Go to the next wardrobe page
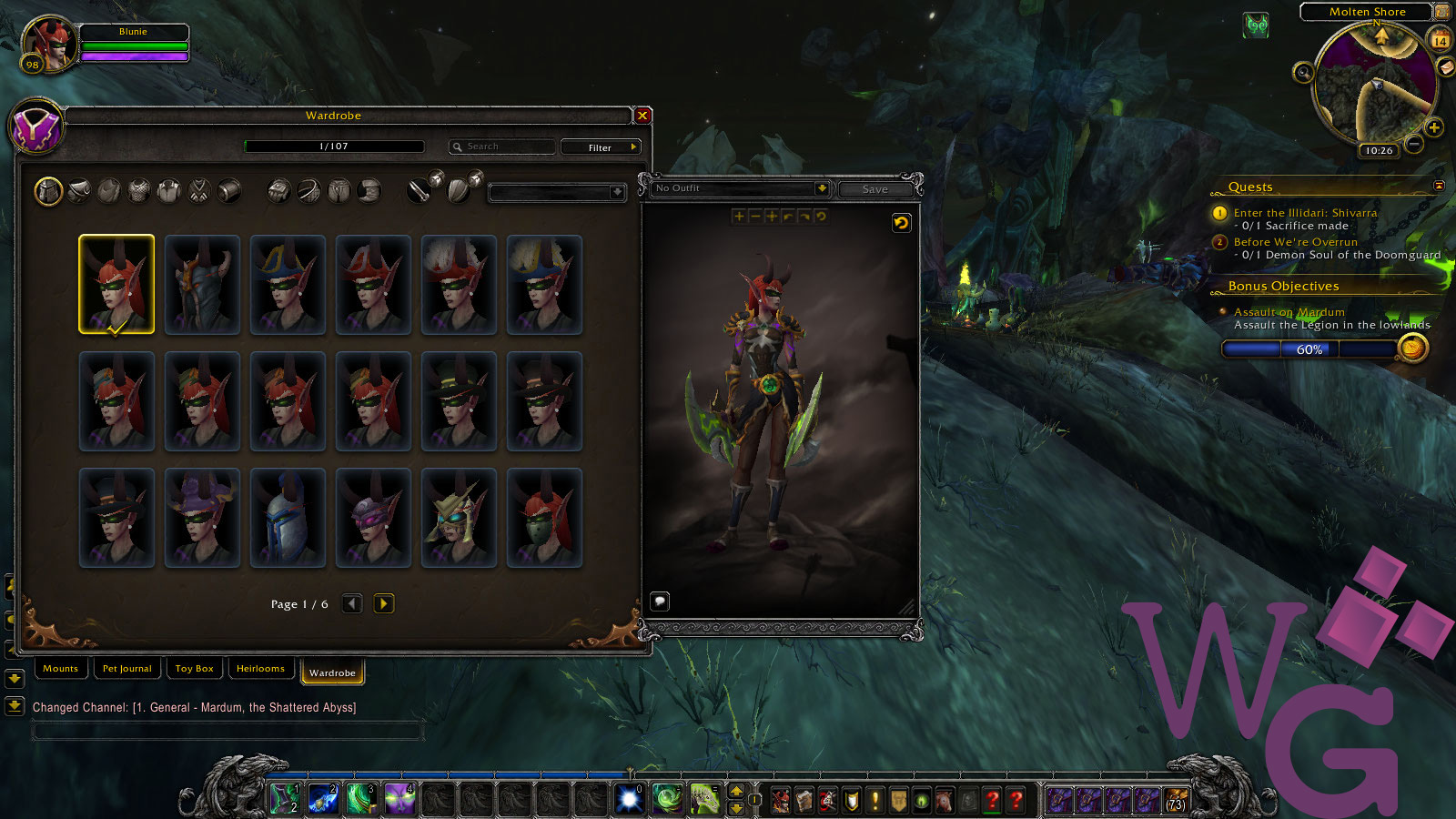This screenshot has height=819, width=1456. [384, 603]
